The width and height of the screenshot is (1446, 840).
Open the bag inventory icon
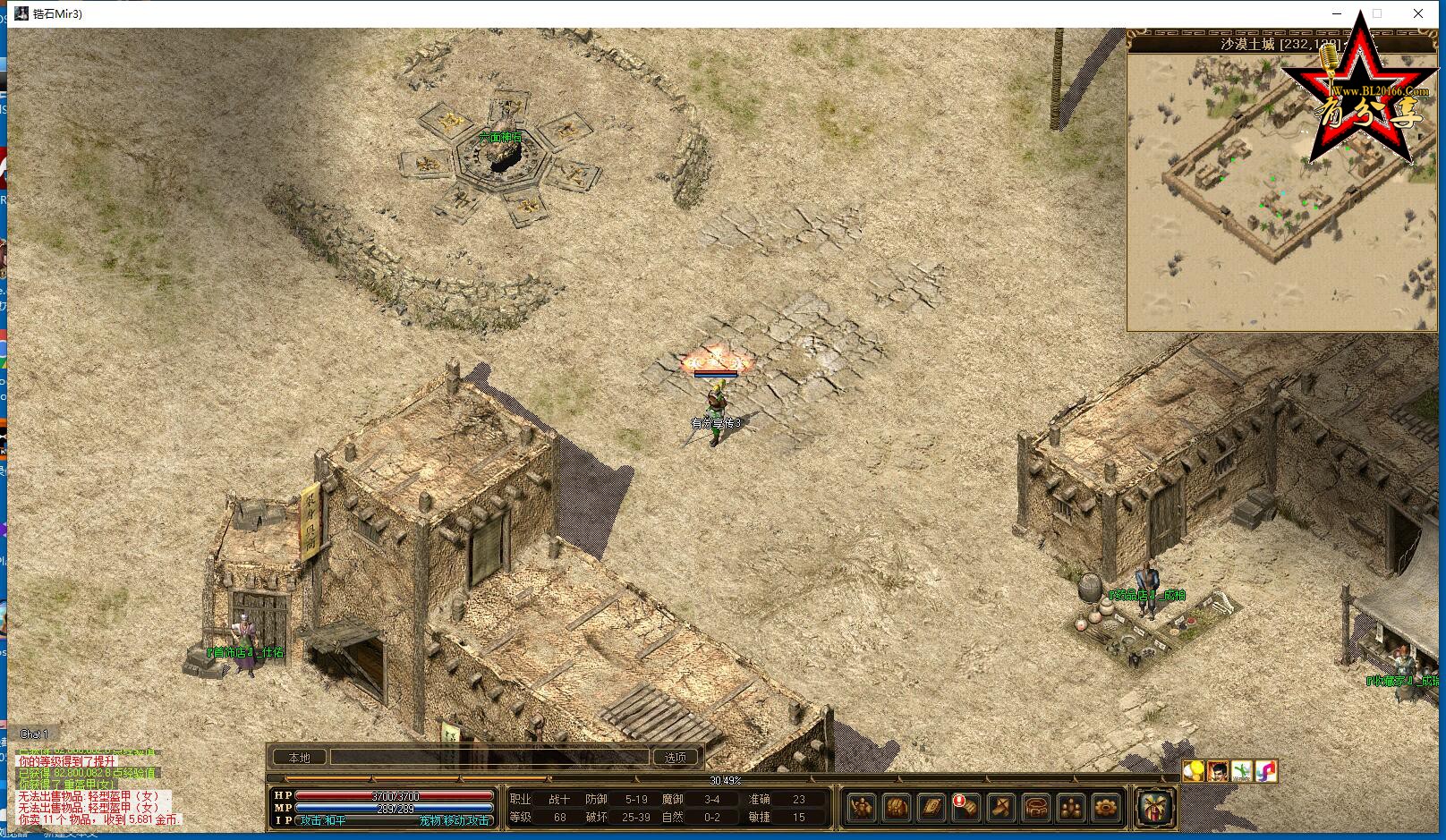pyautogui.click(x=897, y=808)
